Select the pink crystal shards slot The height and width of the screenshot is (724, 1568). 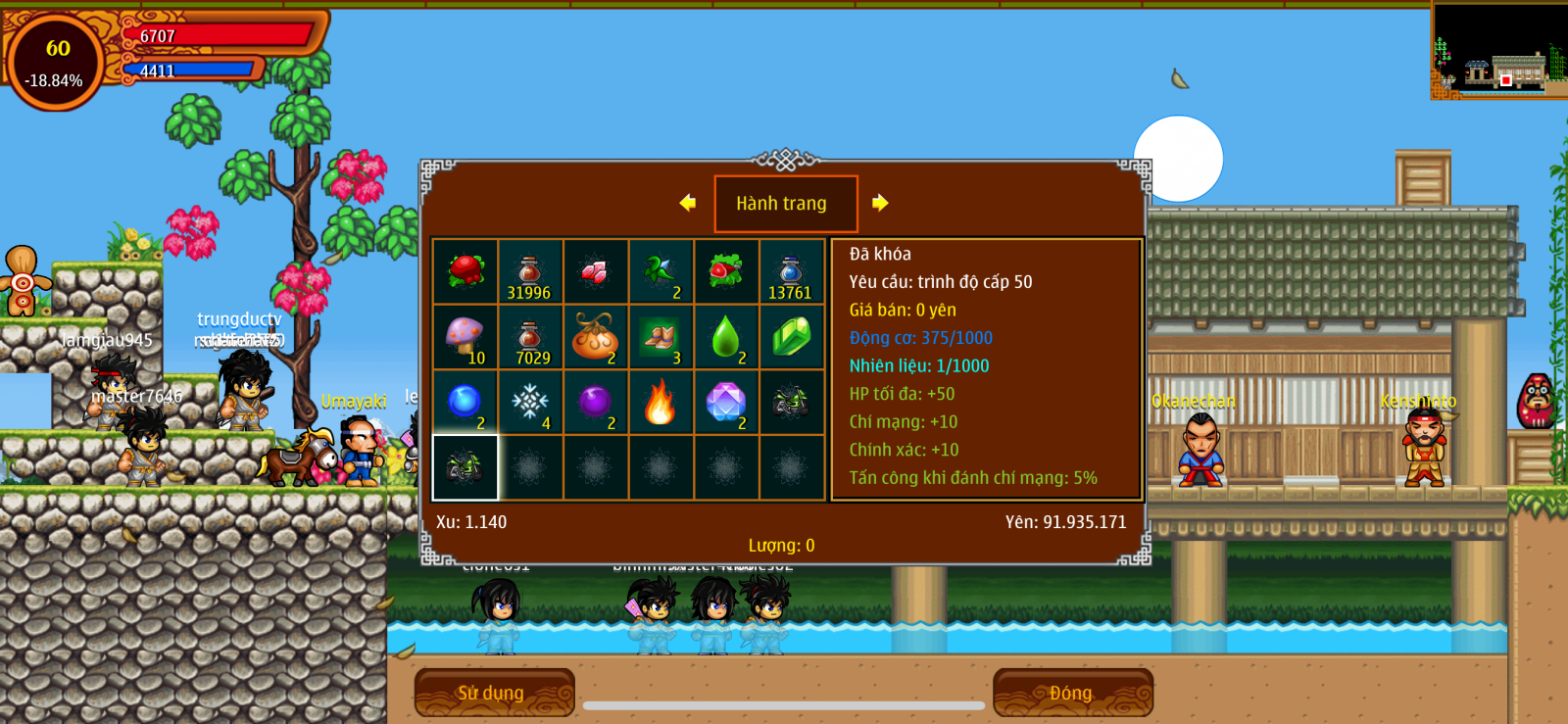[595, 271]
